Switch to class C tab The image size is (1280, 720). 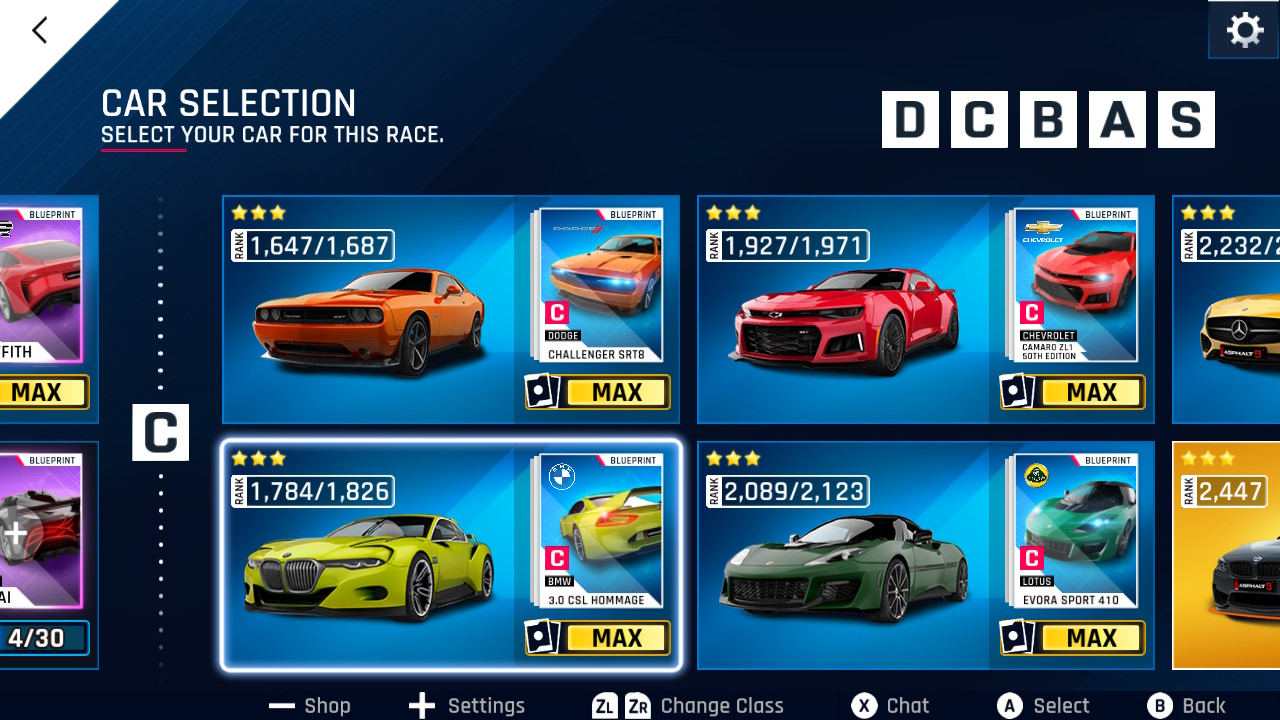978,120
